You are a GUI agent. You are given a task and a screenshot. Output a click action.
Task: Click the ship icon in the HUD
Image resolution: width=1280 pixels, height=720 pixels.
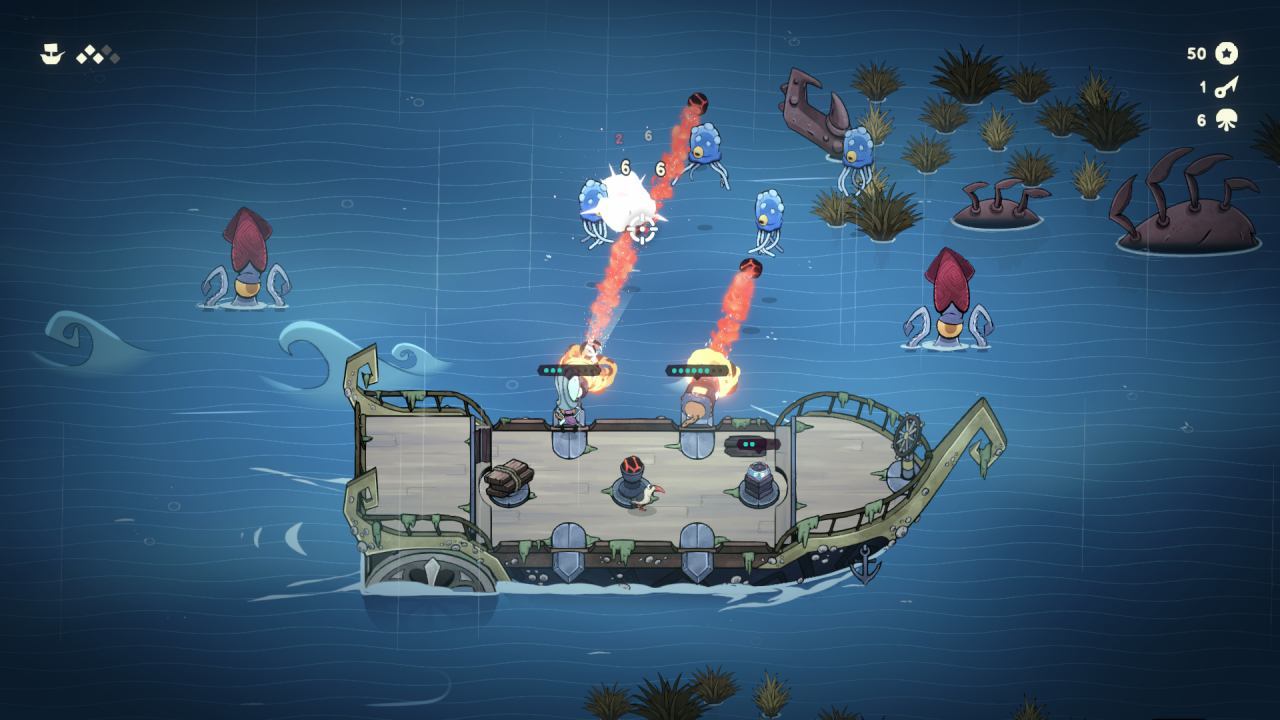[x=52, y=55]
